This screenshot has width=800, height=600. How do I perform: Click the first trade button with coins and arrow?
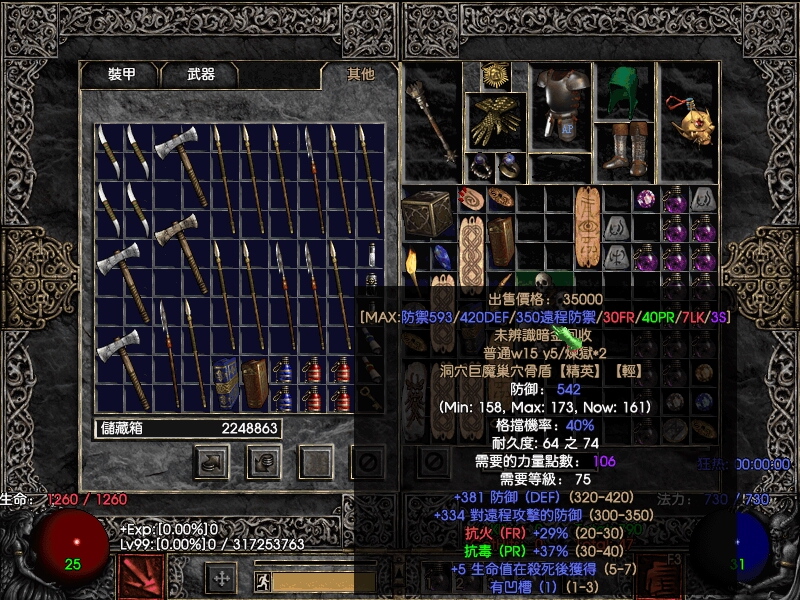[211, 462]
